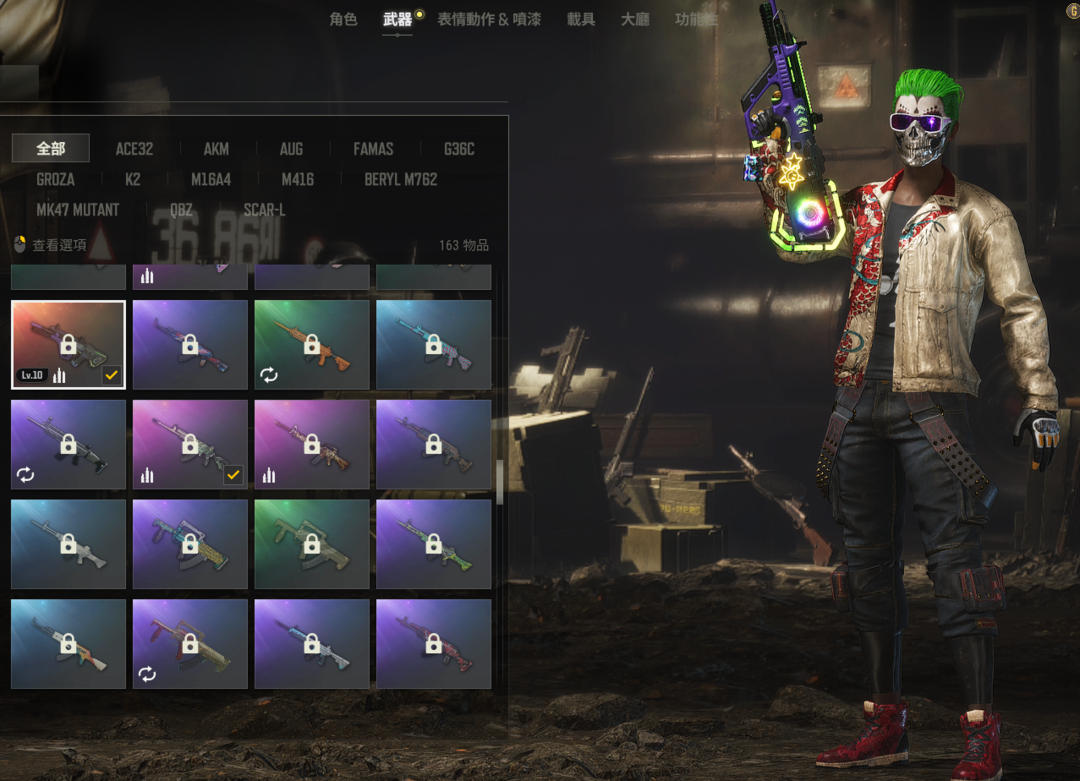The image size is (1080, 781).
Task: Show GROZA weapon skins
Action: pos(55,179)
